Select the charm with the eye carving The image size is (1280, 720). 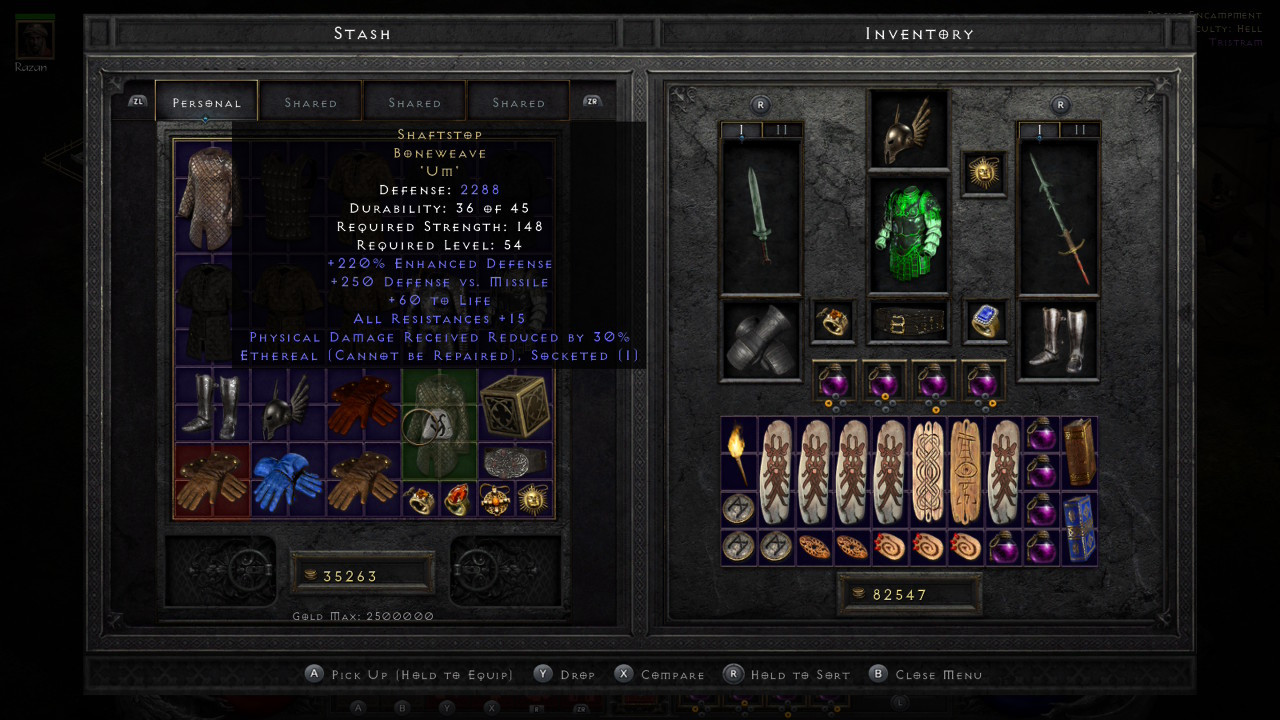point(966,471)
